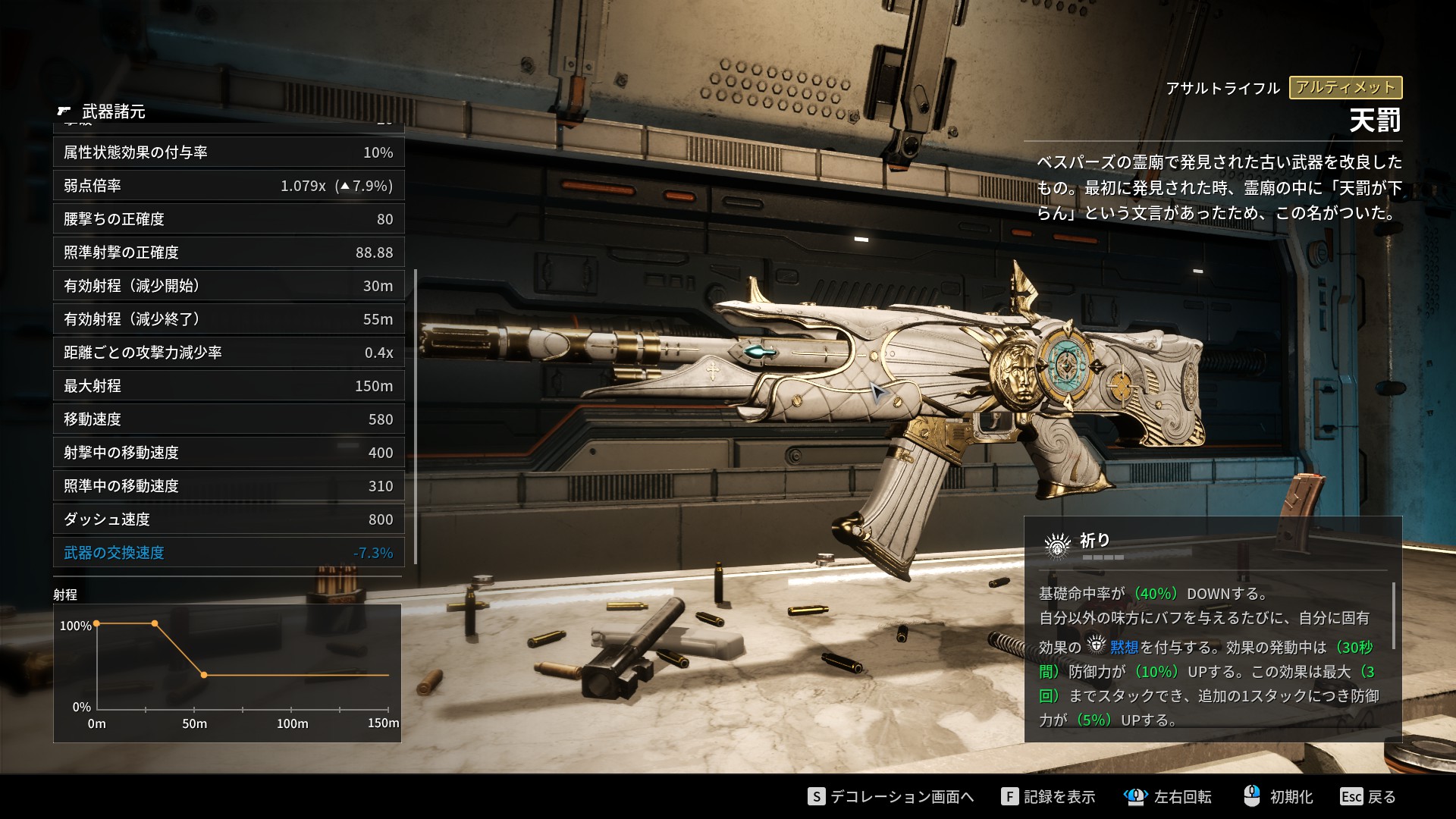Select the ダッシュ速度 stat row

tap(228, 519)
